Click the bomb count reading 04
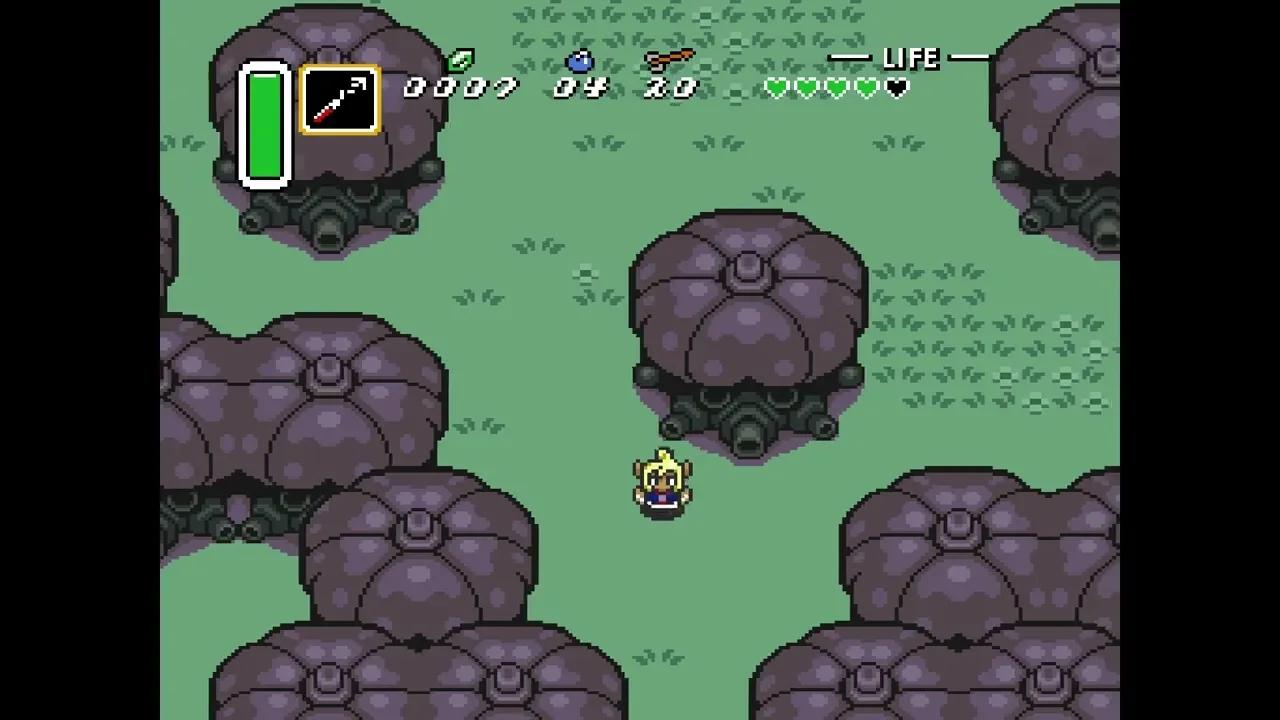This screenshot has height=720, width=1280. 582,88
